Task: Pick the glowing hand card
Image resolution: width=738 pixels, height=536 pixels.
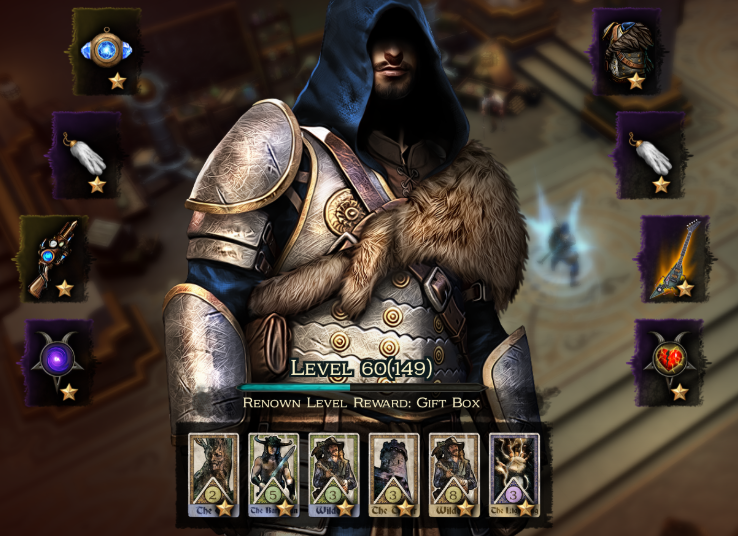Action: (x=514, y=473)
